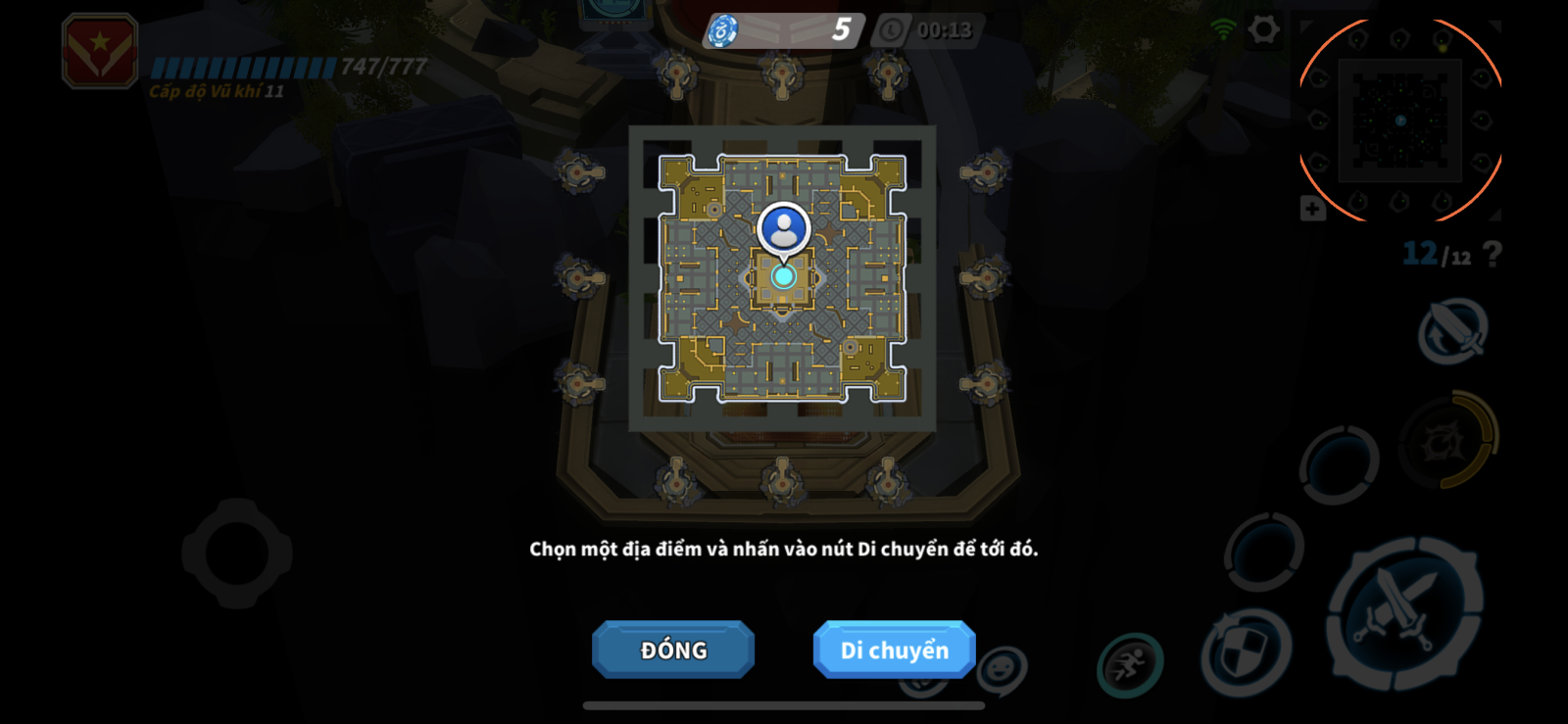Click the question mark help icon
Viewport: 1568px width, 724px height.
coord(1492,255)
